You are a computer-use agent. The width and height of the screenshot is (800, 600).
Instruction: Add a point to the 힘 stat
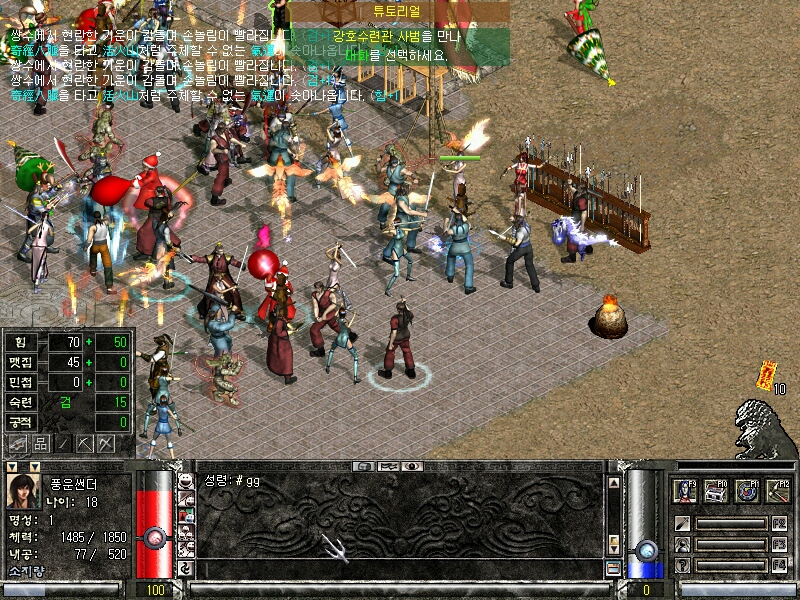[87, 342]
